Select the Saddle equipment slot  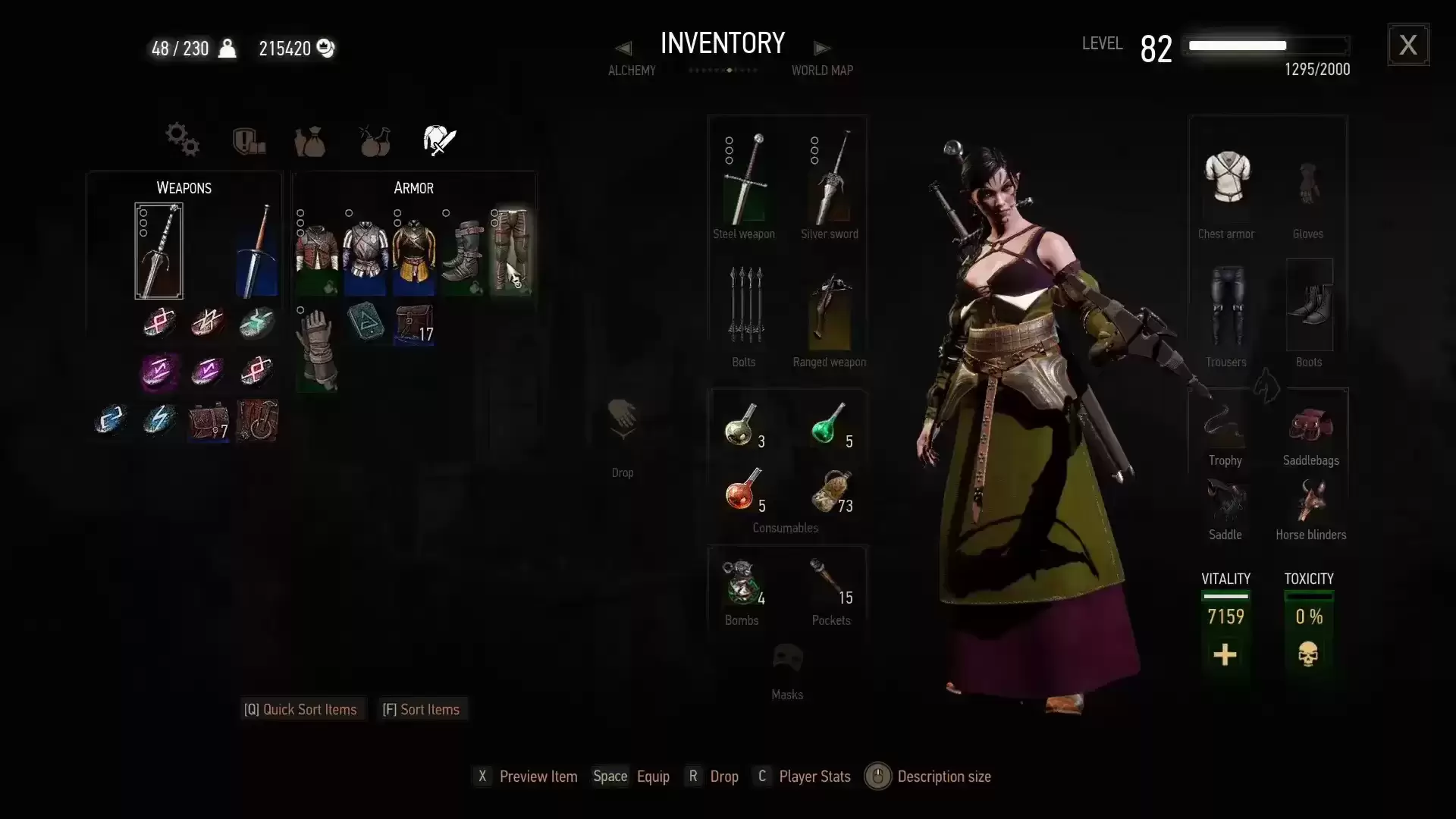click(x=1224, y=503)
